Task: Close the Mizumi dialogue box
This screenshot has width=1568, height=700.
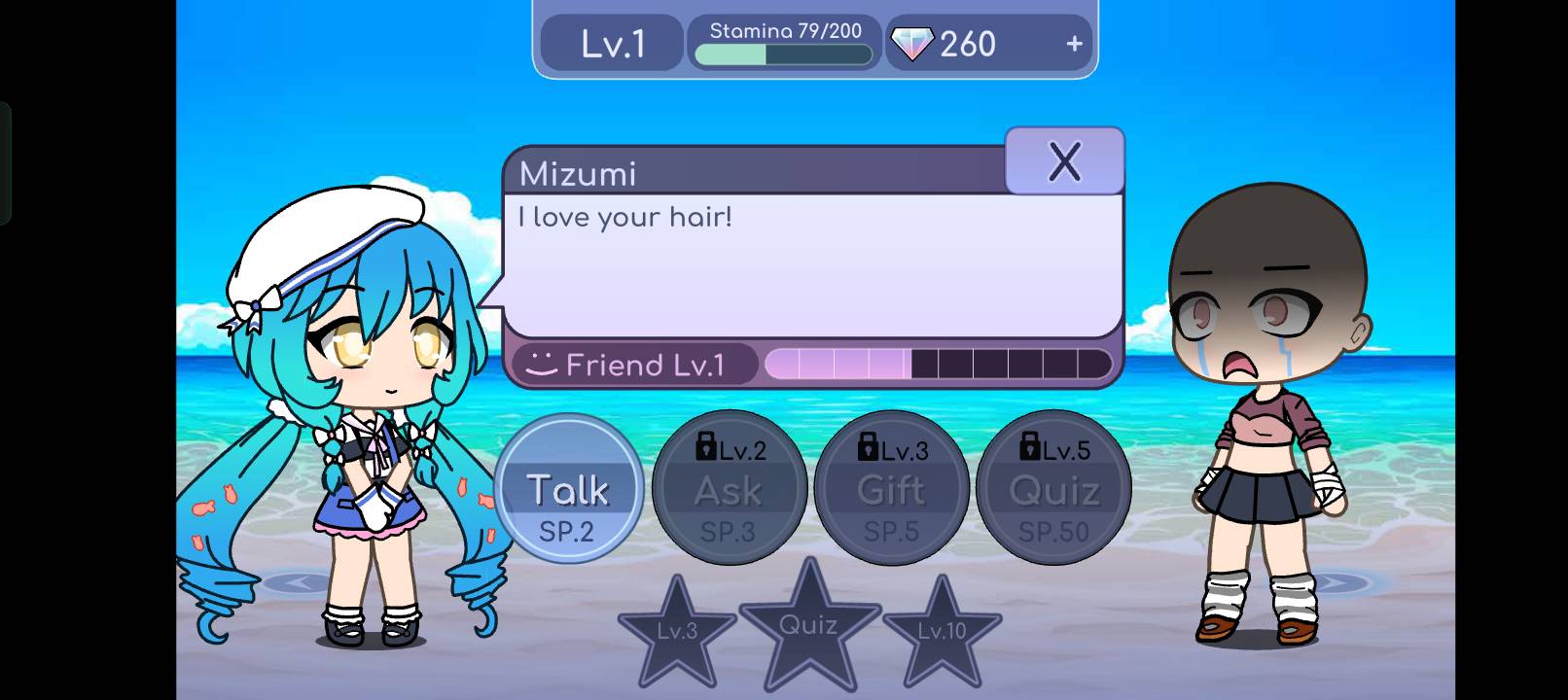Action: coord(1064,161)
